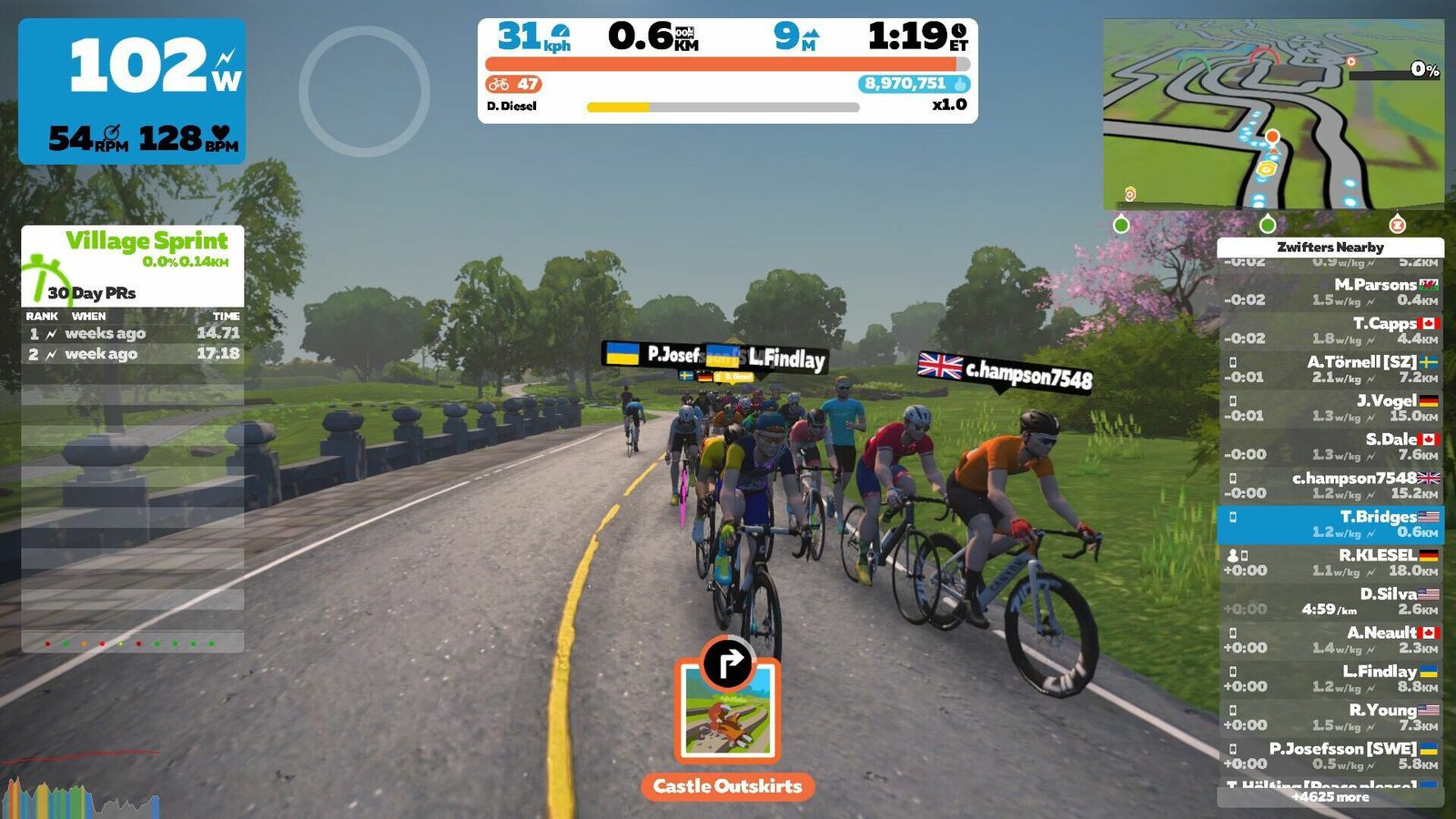Choose M.Parsons in Zwifters Nearby list
Viewport: 1456px width, 819px height.
click(x=1330, y=292)
